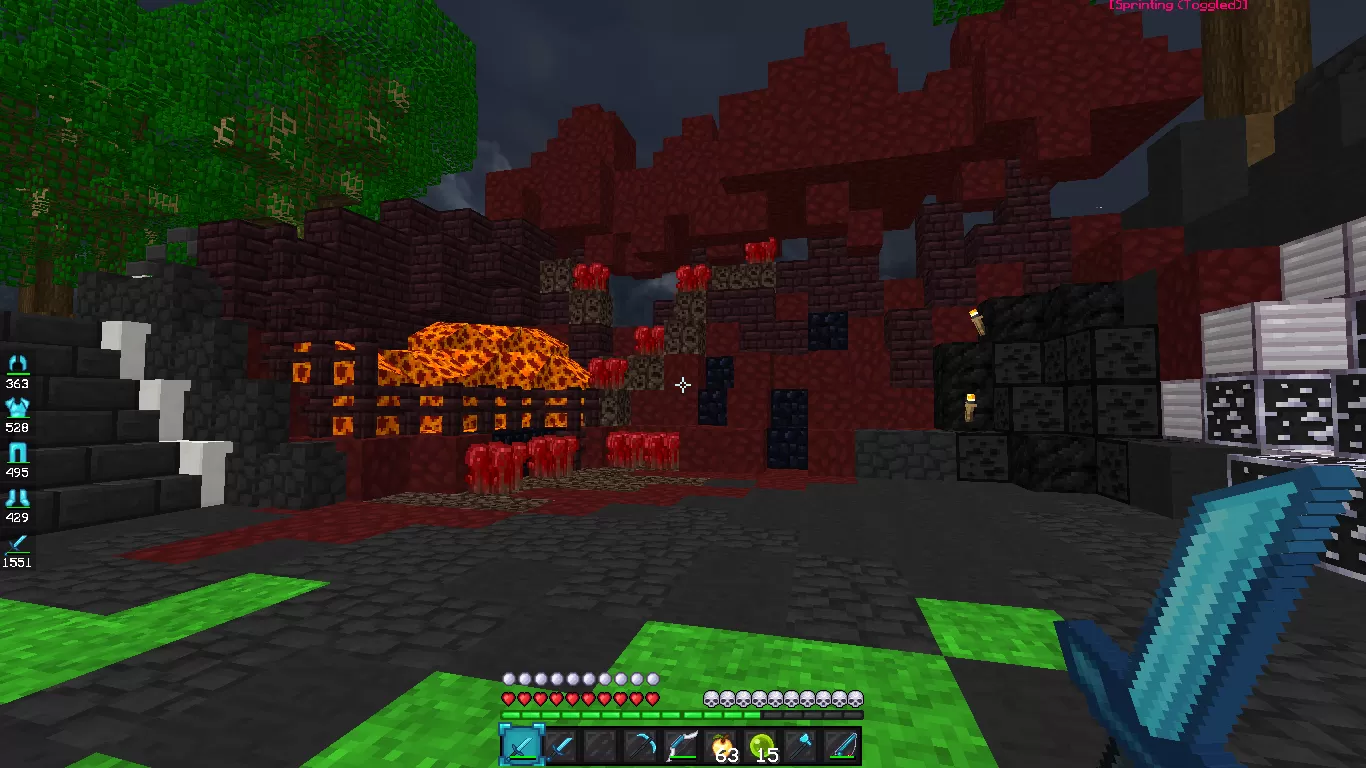The width and height of the screenshot is (1366, 768).
Task: Click the empty third hotbar slot
Action: (x=599, y=745)
